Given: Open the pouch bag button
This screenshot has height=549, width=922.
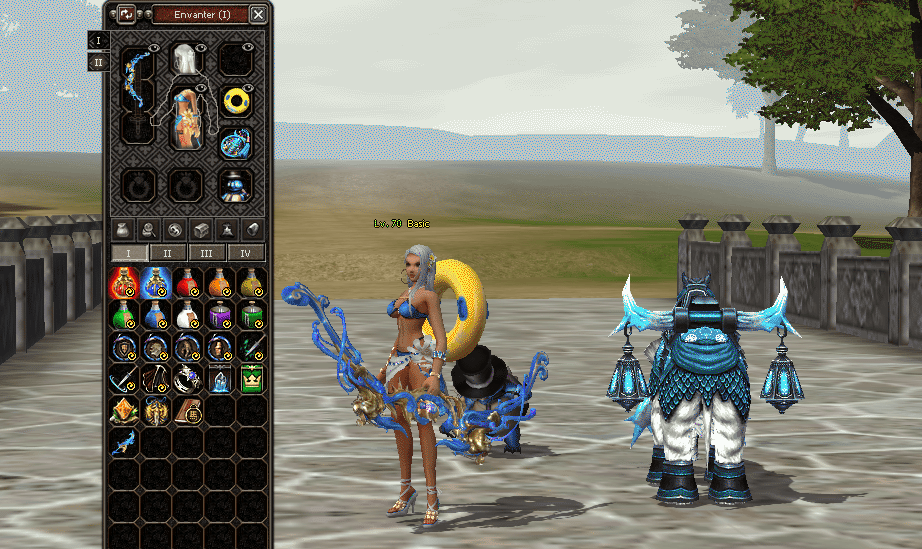Looking at the screenshot, I should (122, 228).
